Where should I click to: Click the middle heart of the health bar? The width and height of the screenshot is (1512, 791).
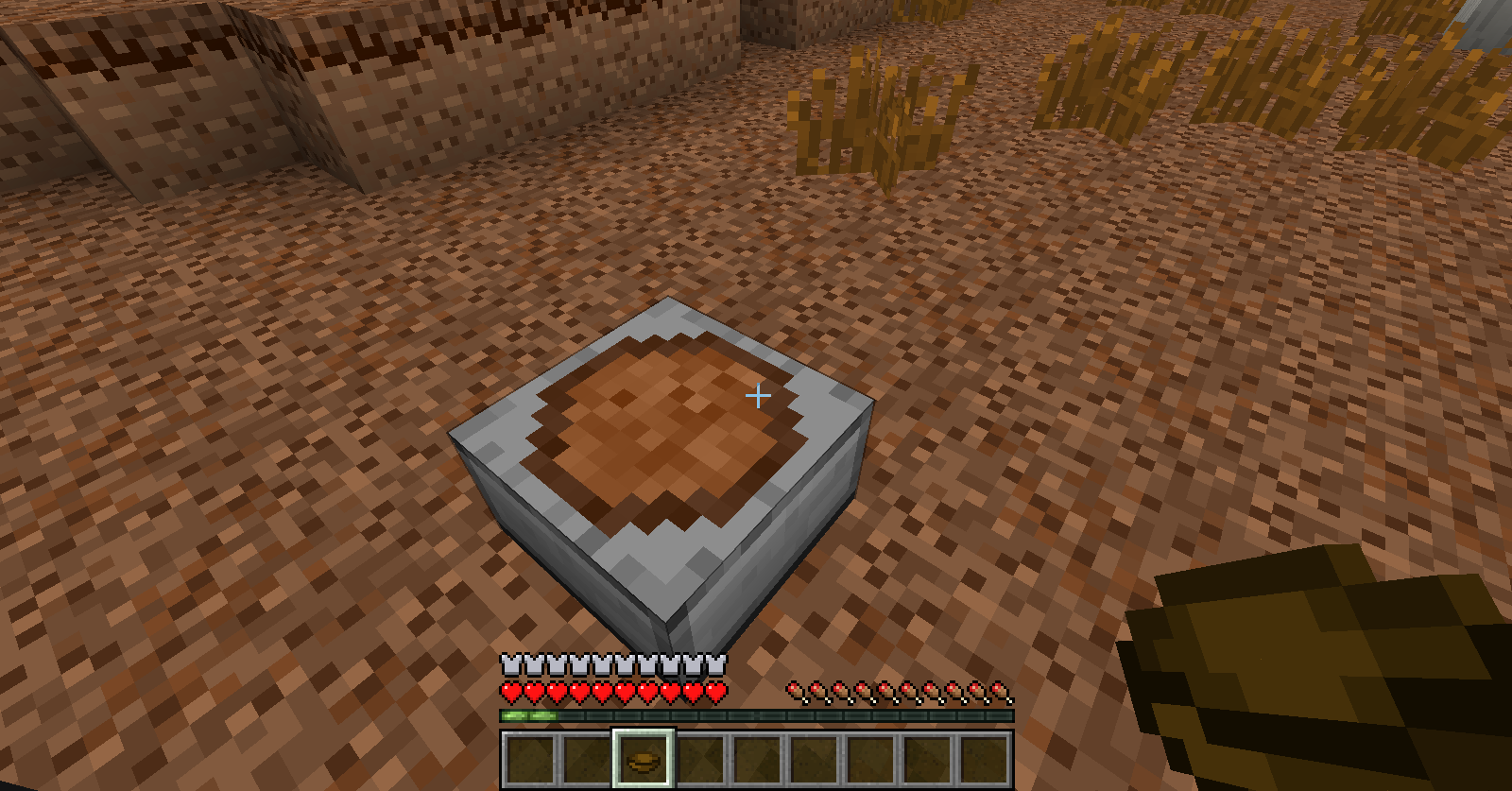[x=611, y=693]
